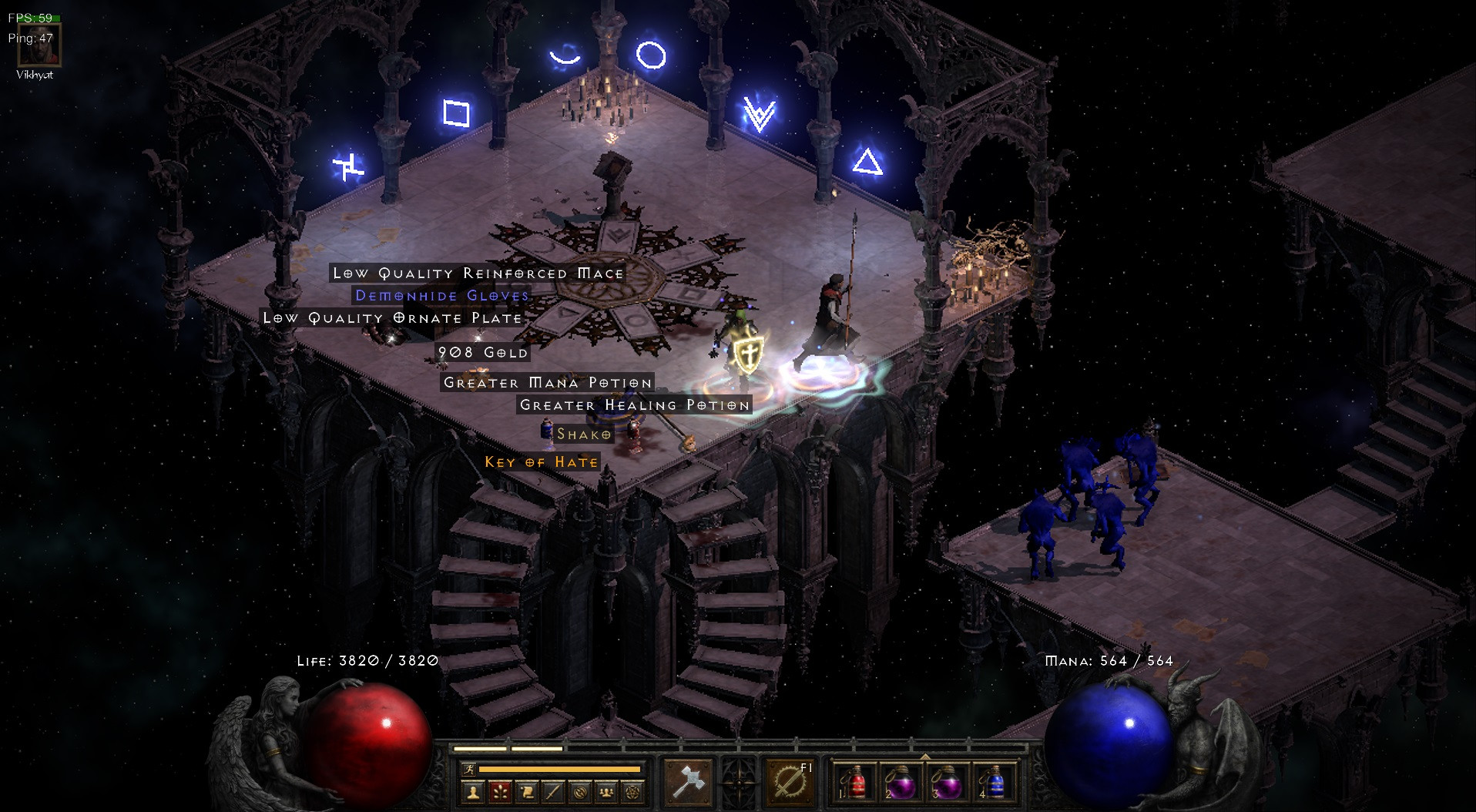Drink the purple rejuvenation potion in slot 2
The height and width of the screenshot is (812, 1476).
click(901, 783)
